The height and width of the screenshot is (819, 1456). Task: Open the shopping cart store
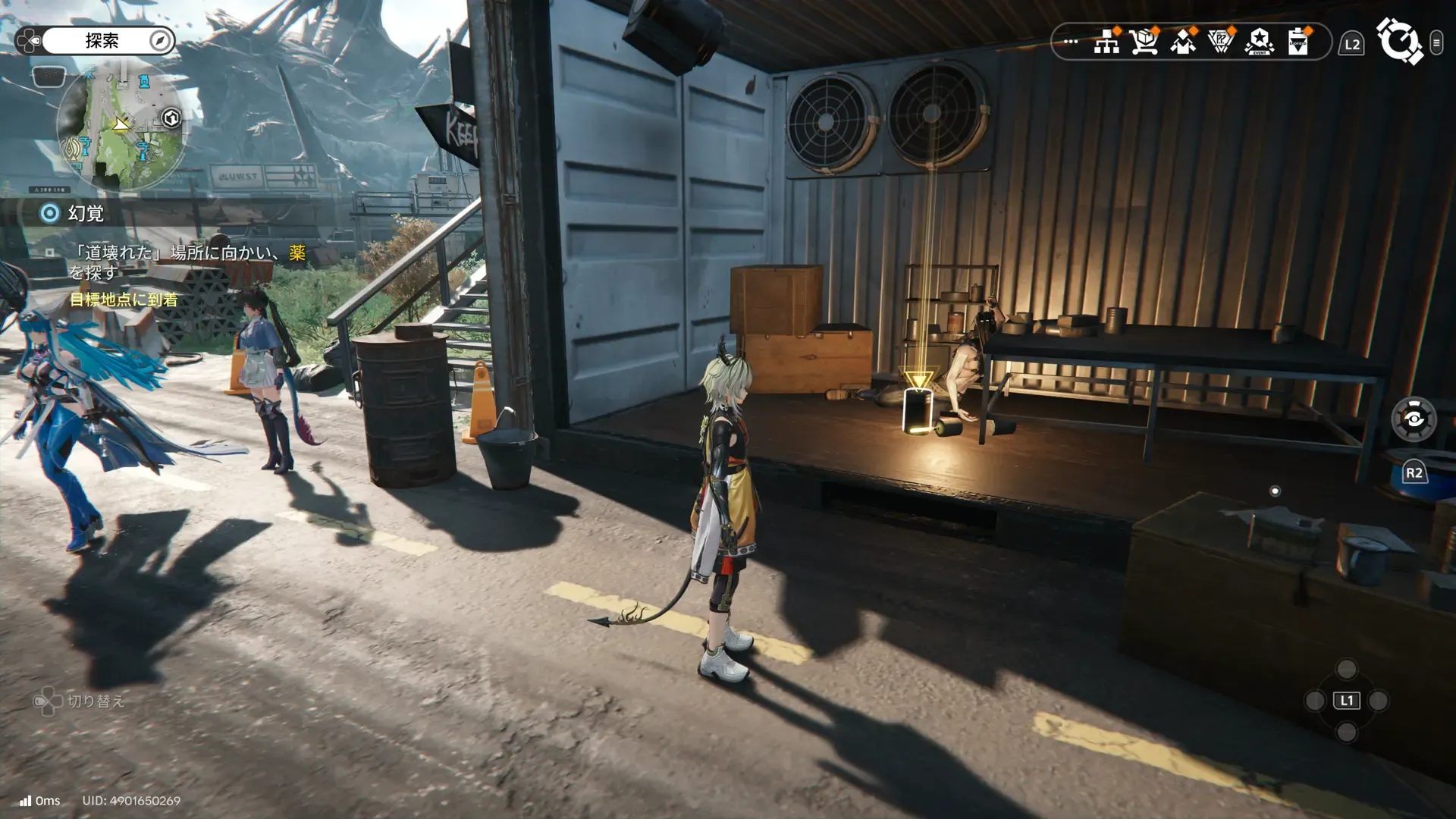(x=1144, y=42)
